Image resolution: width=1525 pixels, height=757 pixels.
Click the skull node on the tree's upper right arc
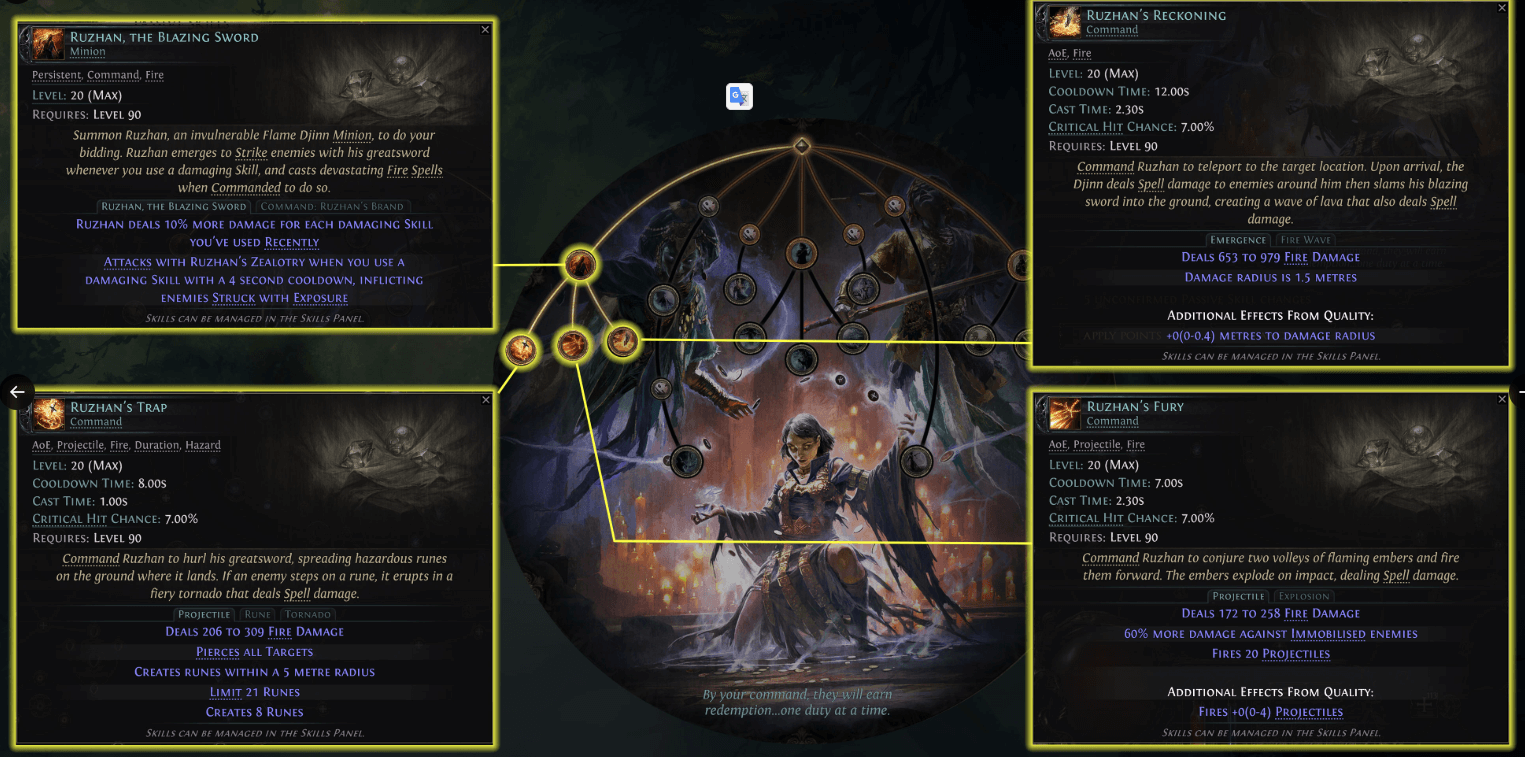(x=894, y=205)
